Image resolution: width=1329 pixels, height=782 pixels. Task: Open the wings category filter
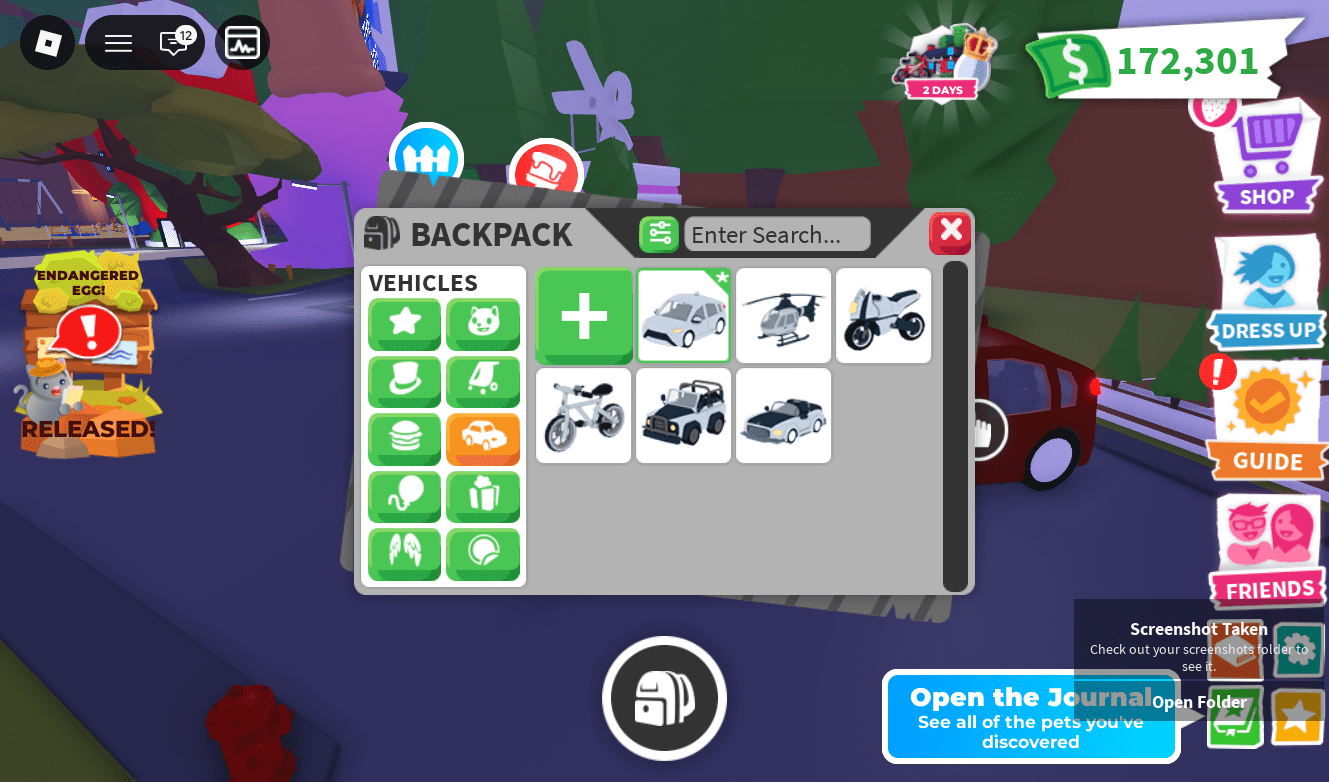[404, 555]
